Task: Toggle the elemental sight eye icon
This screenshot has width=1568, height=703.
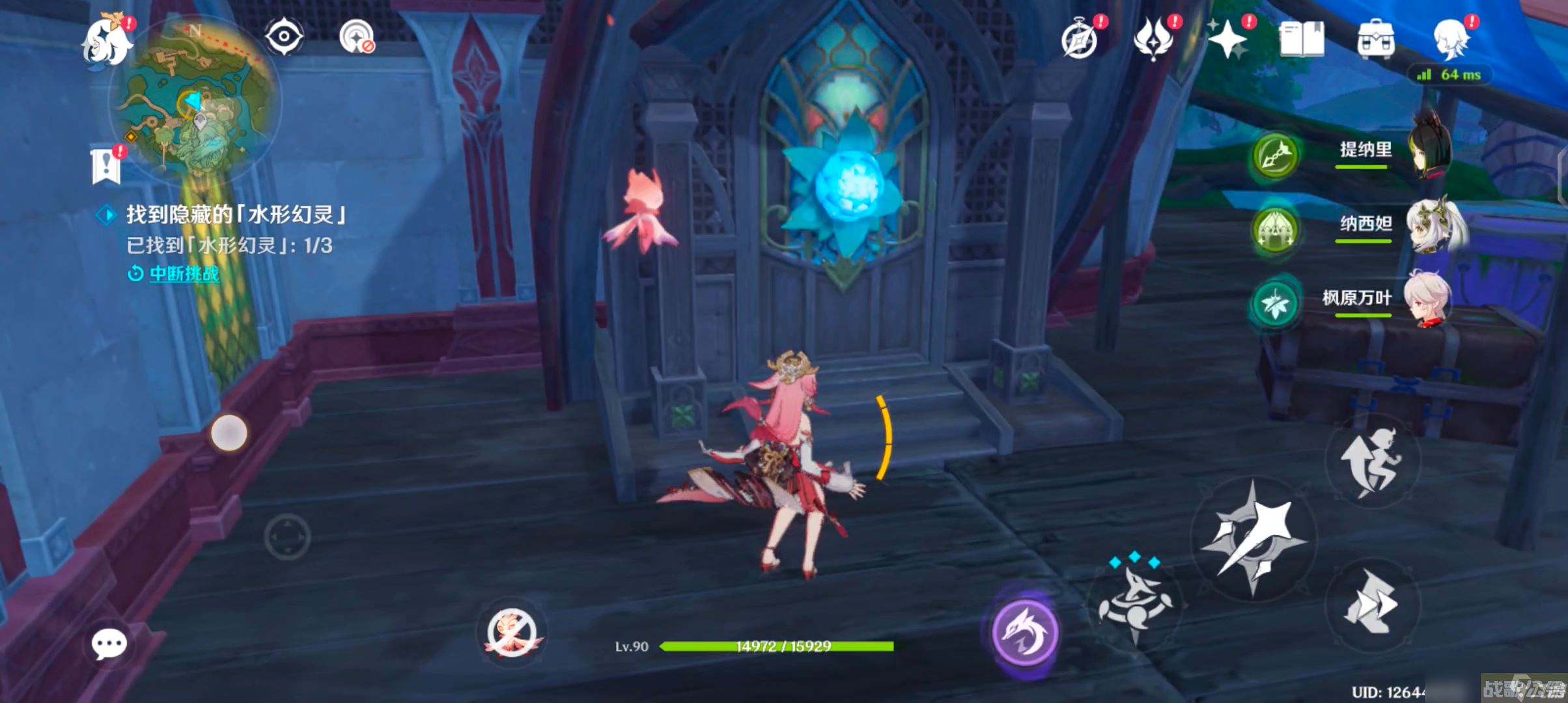Action: (x=284, y=36)
